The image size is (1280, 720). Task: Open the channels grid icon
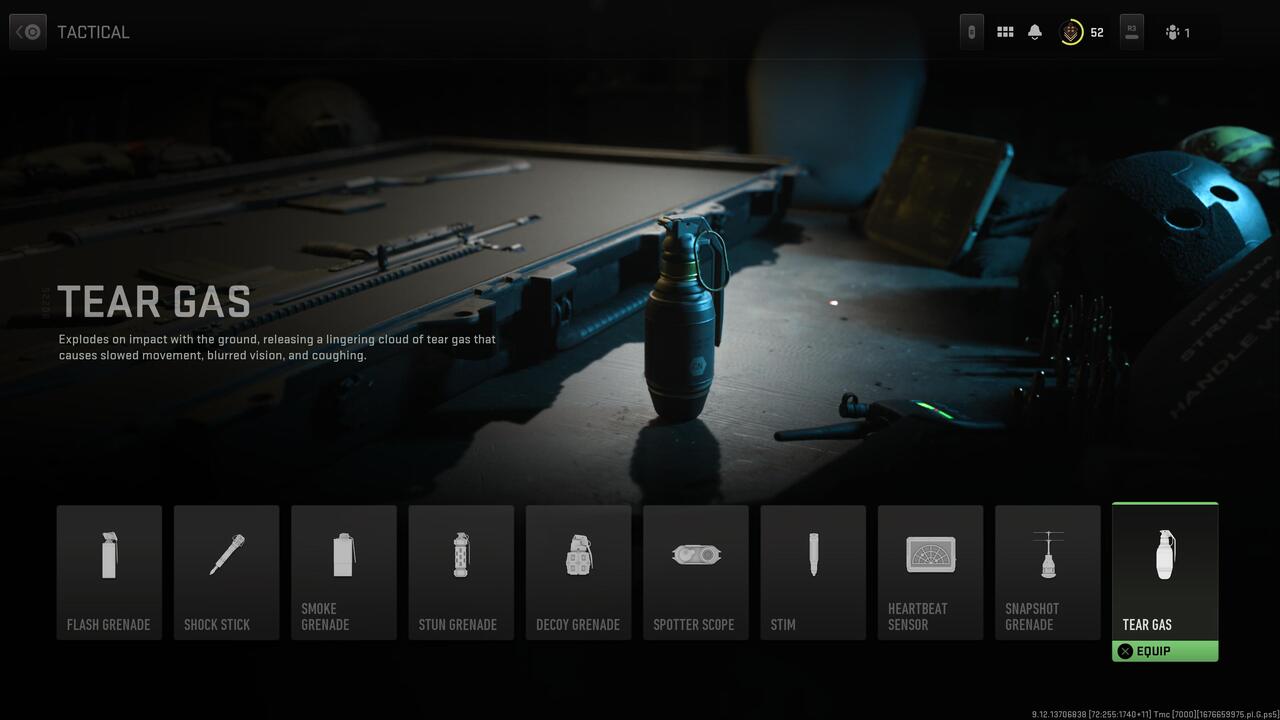pyautogui.click(x=1005, y=31)
